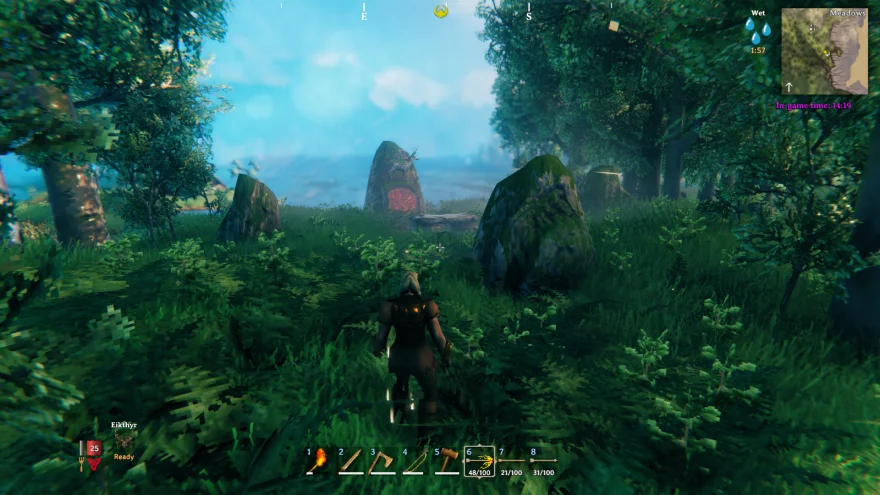Select the arrow stack showing 21/100
This screenshot has width=880, height=495.
coord(512,461)
